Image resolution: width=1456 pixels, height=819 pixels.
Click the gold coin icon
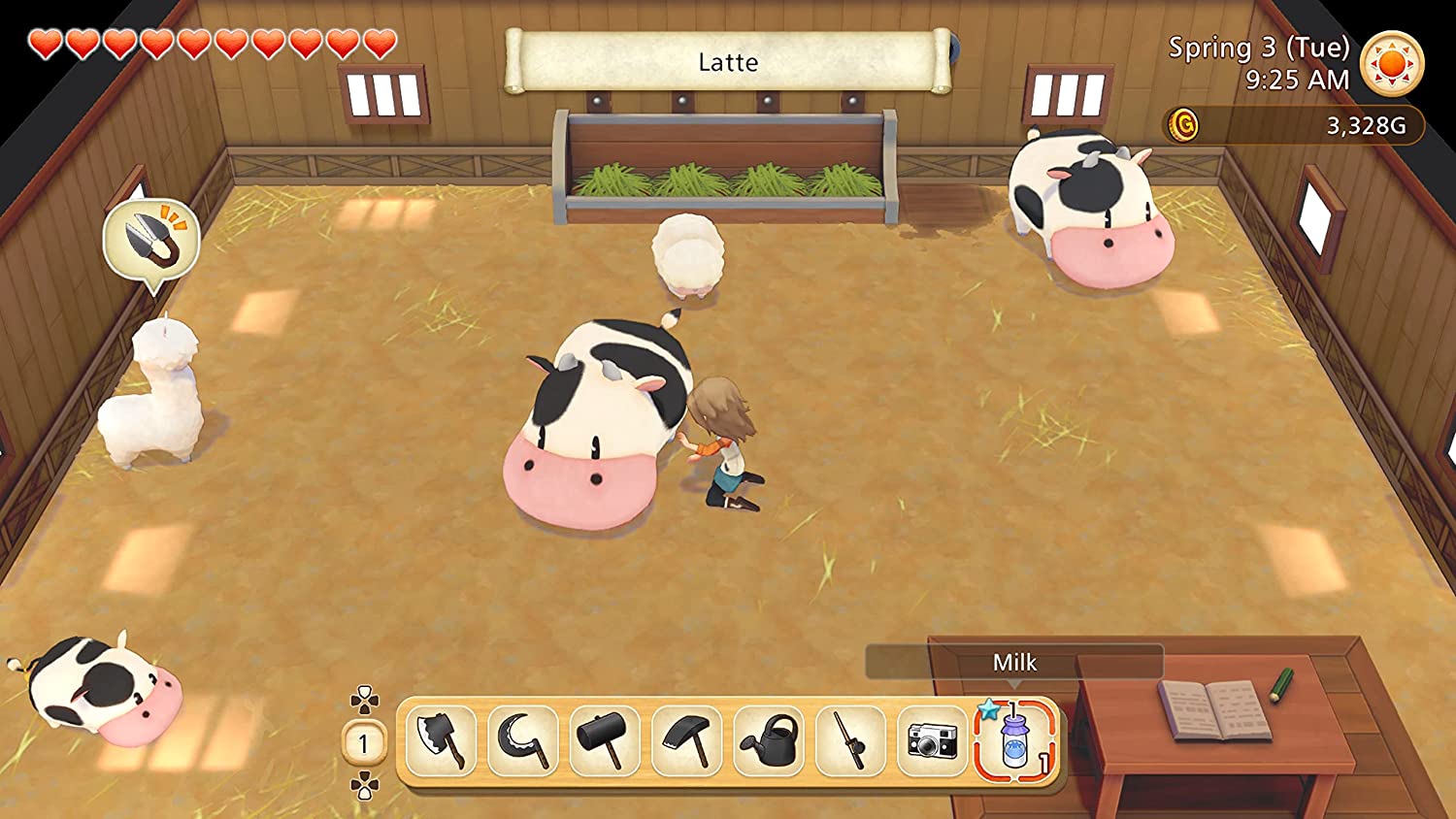pos(1184,126)
